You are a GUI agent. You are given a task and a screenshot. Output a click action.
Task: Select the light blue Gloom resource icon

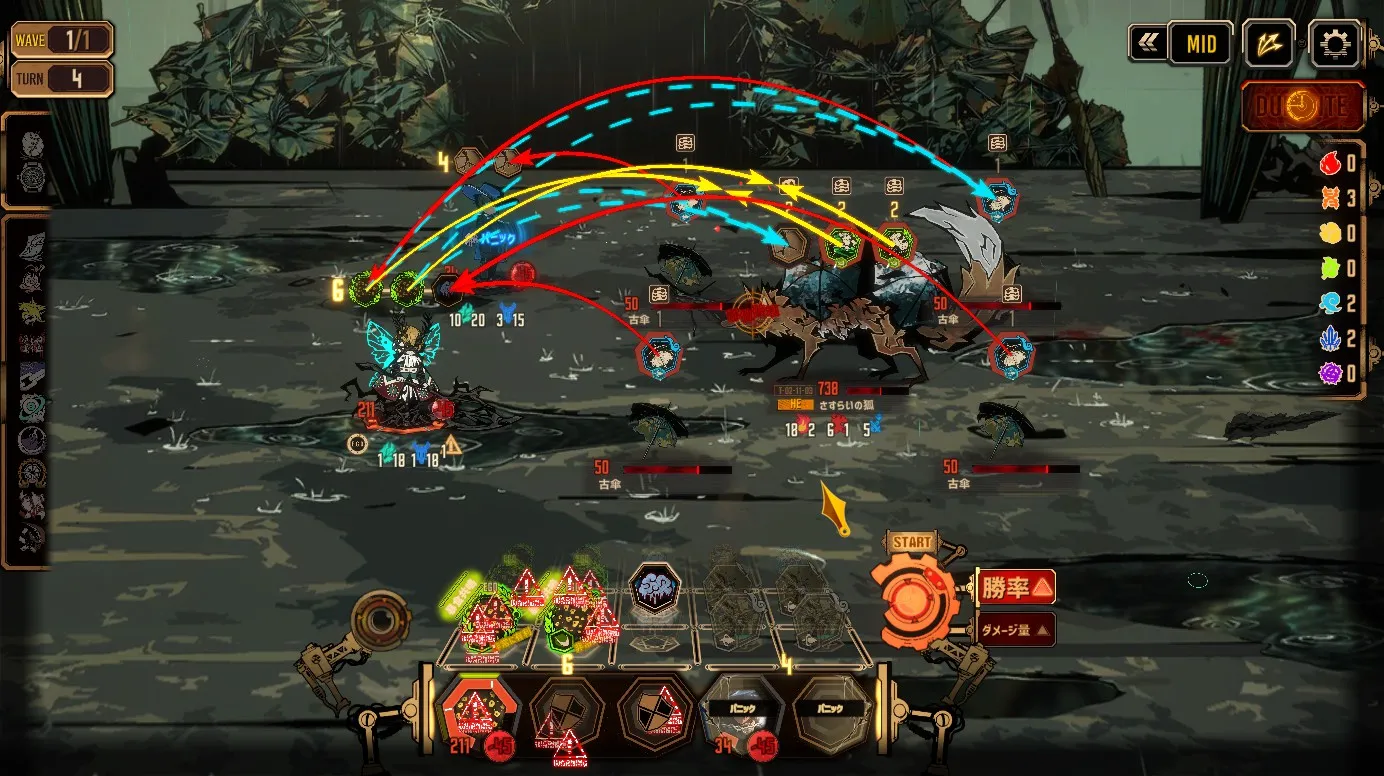pos(1330,304)
